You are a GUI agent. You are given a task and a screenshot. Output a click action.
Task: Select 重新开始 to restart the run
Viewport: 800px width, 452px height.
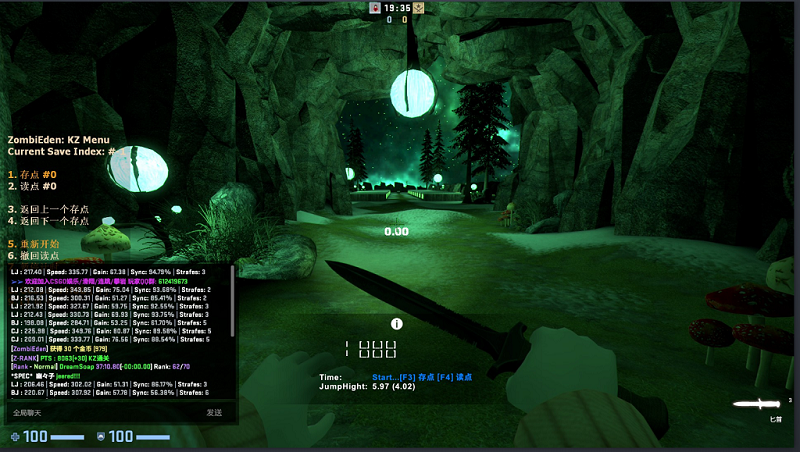coord(37,244)
